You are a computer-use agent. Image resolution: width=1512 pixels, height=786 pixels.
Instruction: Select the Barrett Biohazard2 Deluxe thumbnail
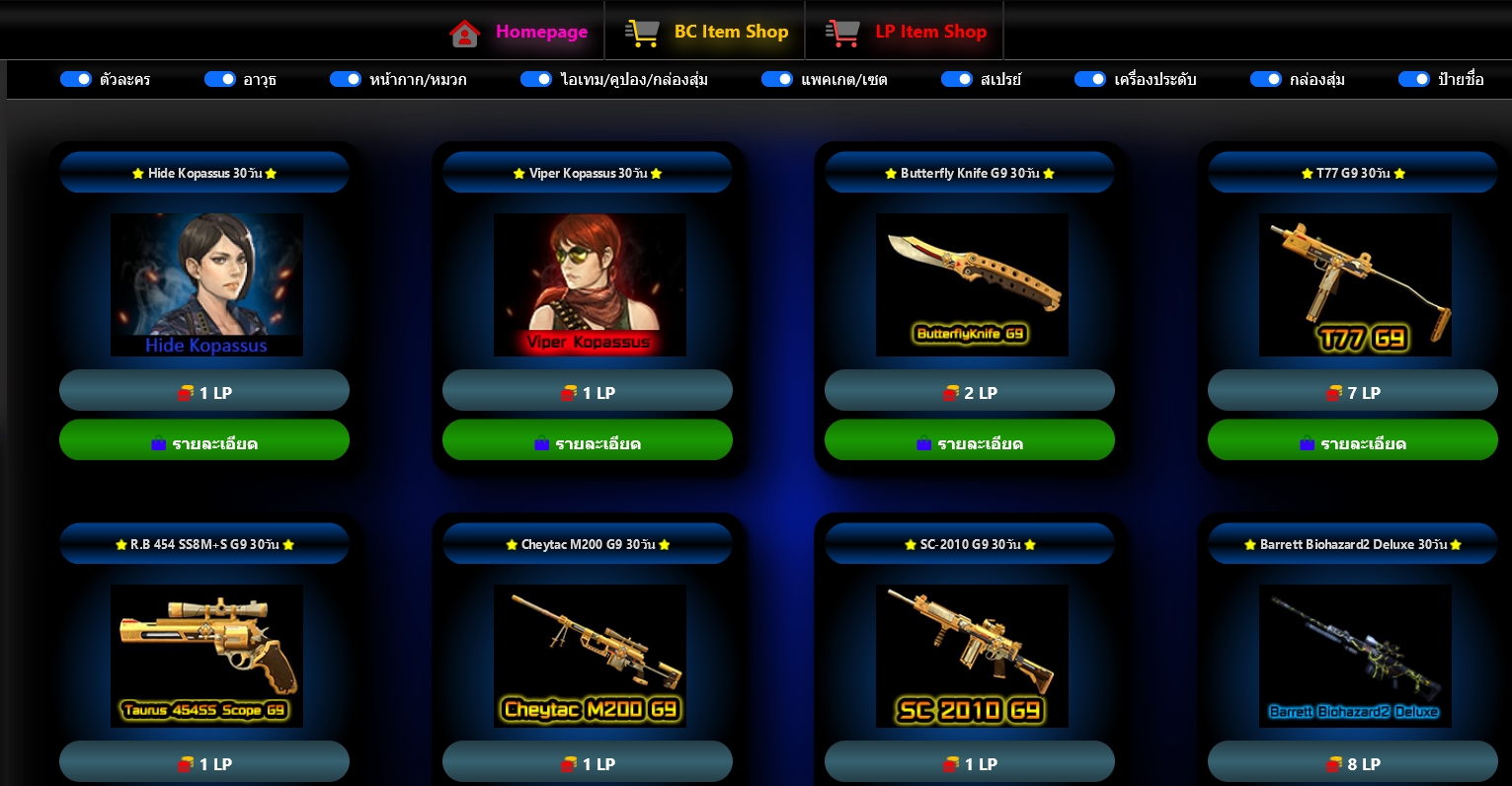(x=1355, y=656)
